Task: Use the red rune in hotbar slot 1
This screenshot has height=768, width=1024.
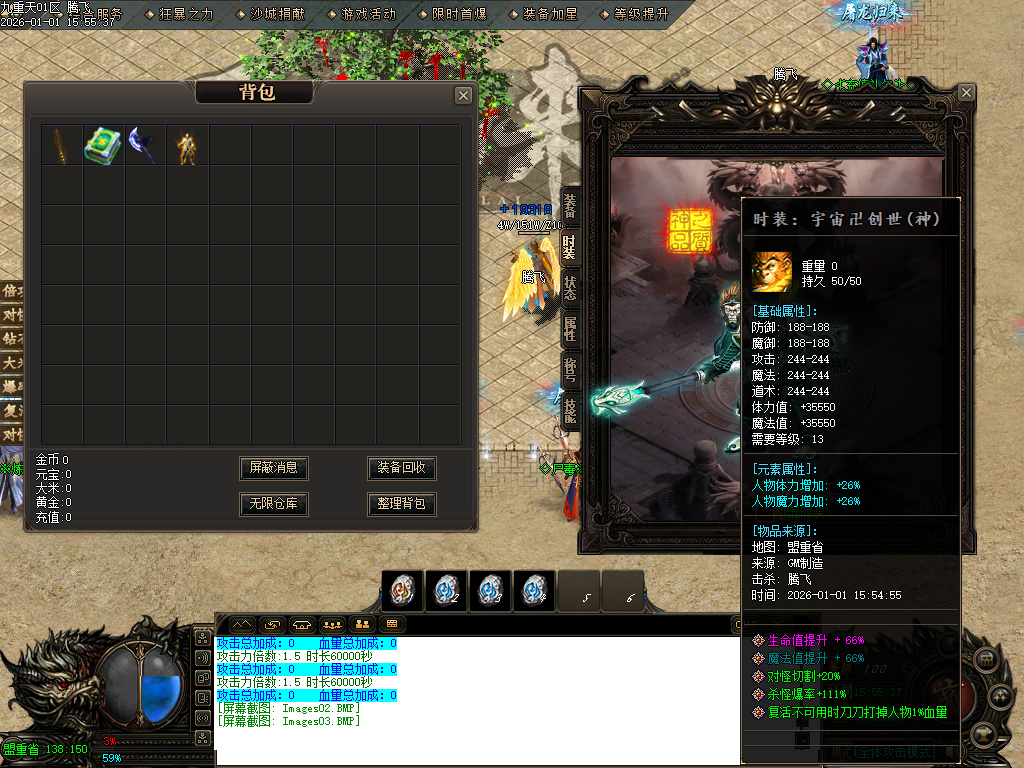Action: (403, 591)
